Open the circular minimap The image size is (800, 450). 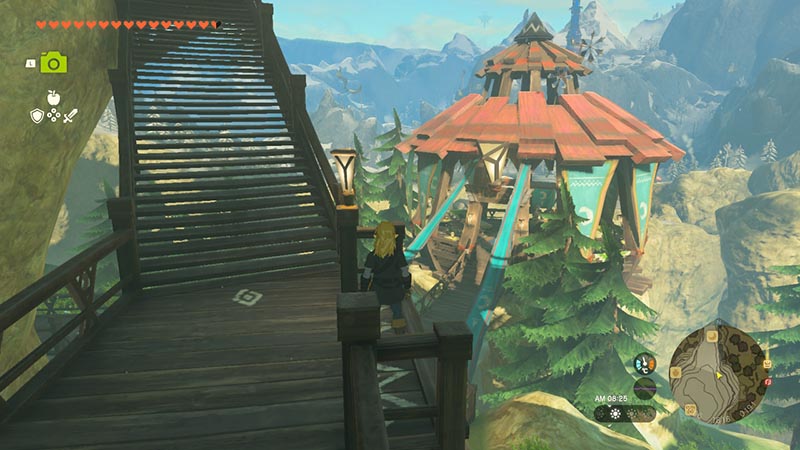718,371
